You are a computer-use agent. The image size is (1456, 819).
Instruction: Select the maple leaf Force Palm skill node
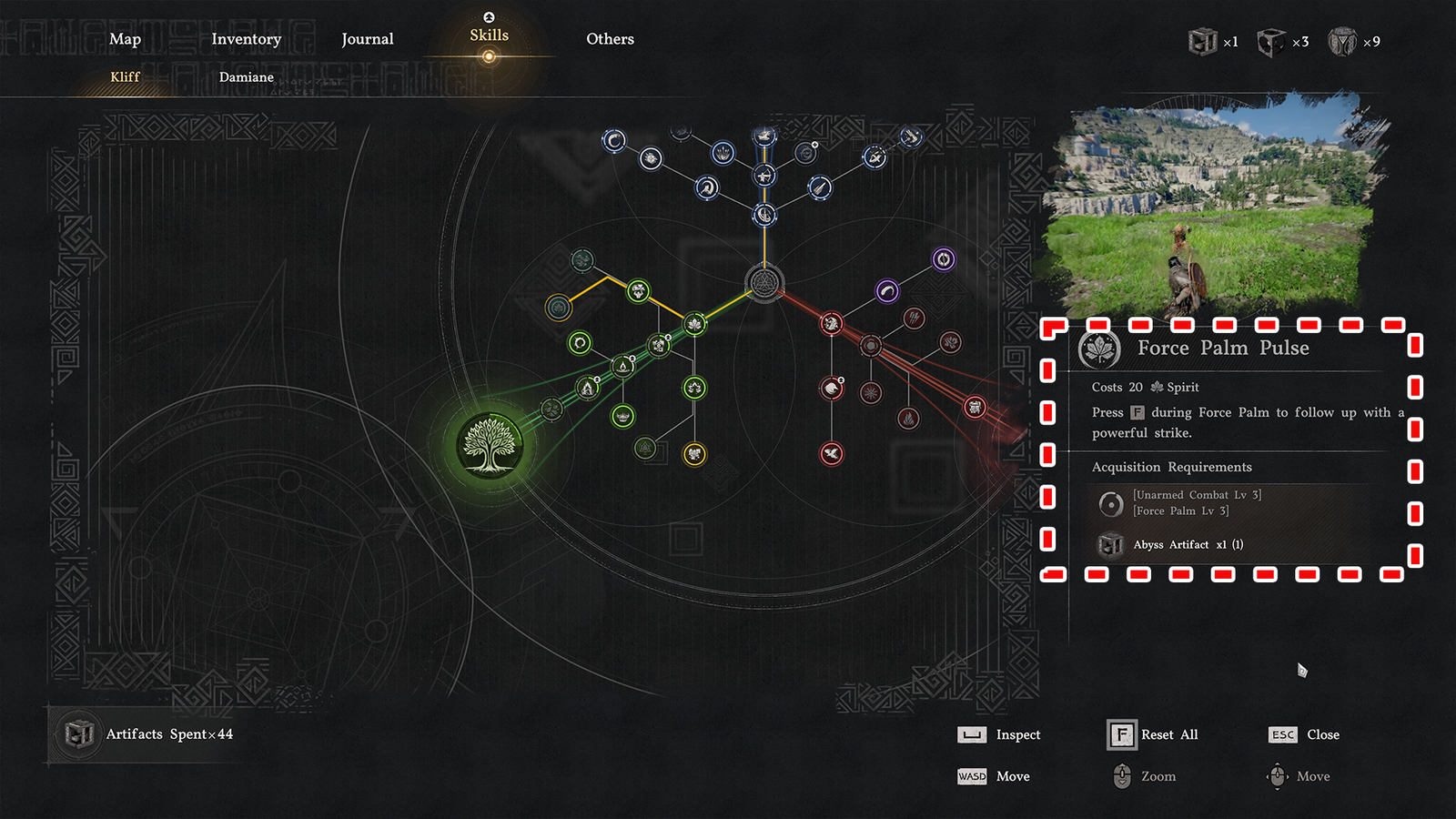693,324
